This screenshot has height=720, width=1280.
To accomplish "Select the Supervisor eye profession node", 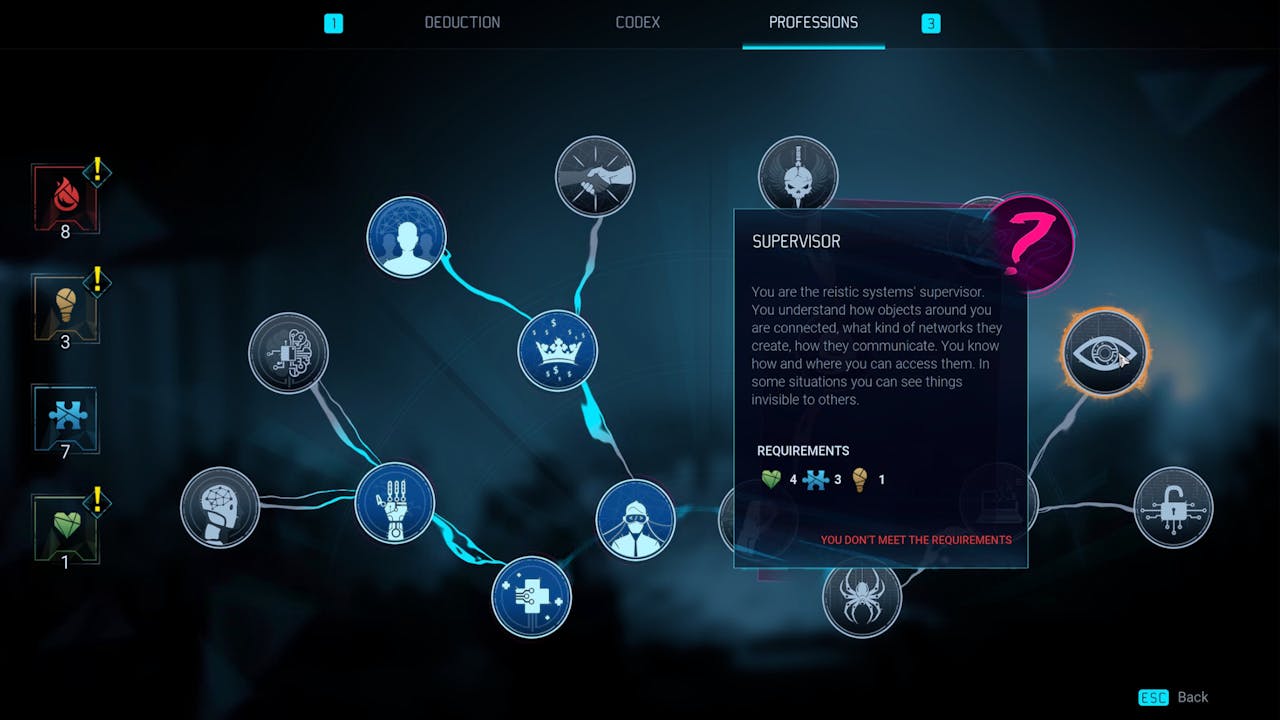I will point(1103,352).
